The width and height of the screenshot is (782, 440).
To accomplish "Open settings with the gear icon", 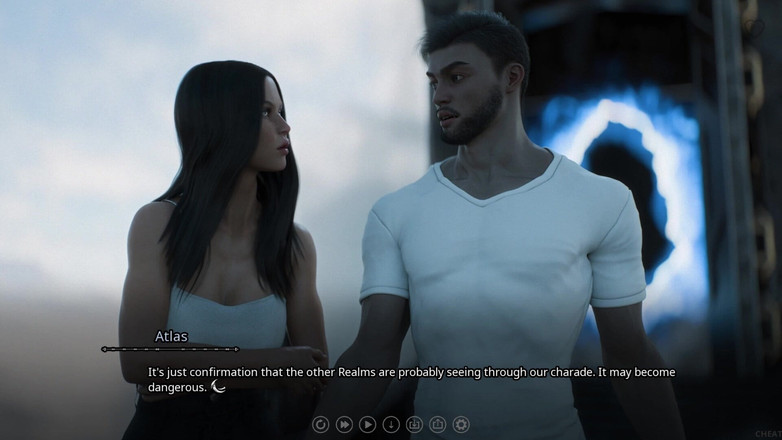I will point(461,425).
